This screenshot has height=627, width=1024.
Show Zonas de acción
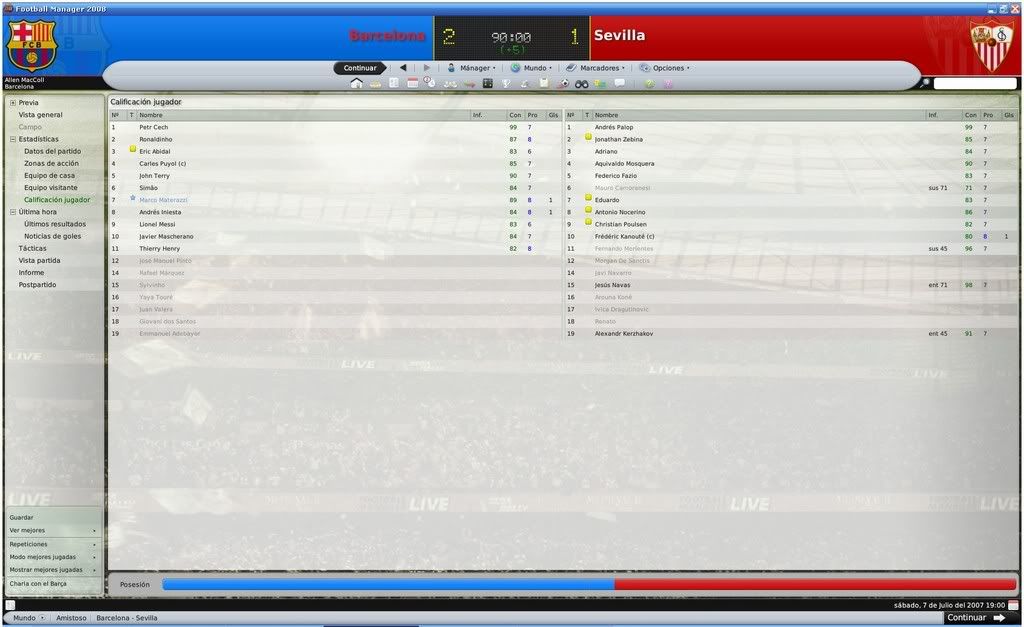pos(51,163)
